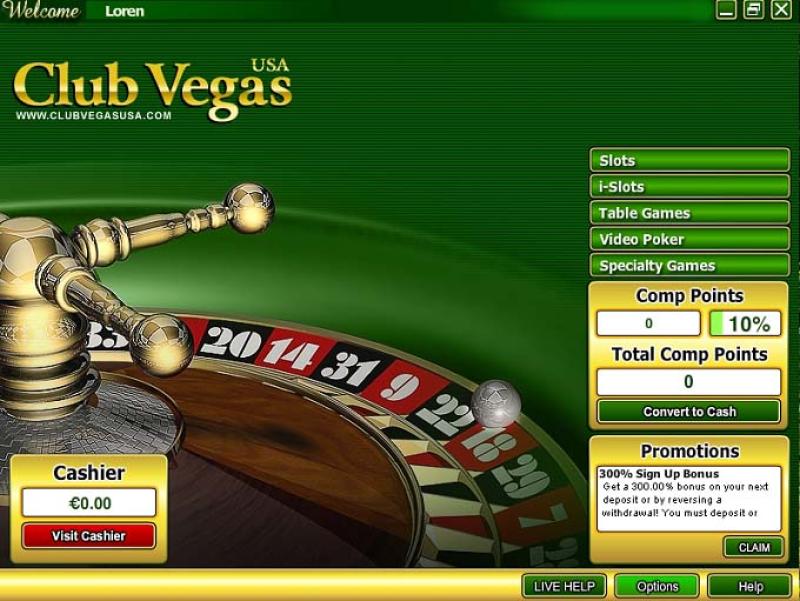The height and width of the screenshot is (601, 800).
Task: Click the Convert to Cash button
Action: coord(689,411)
